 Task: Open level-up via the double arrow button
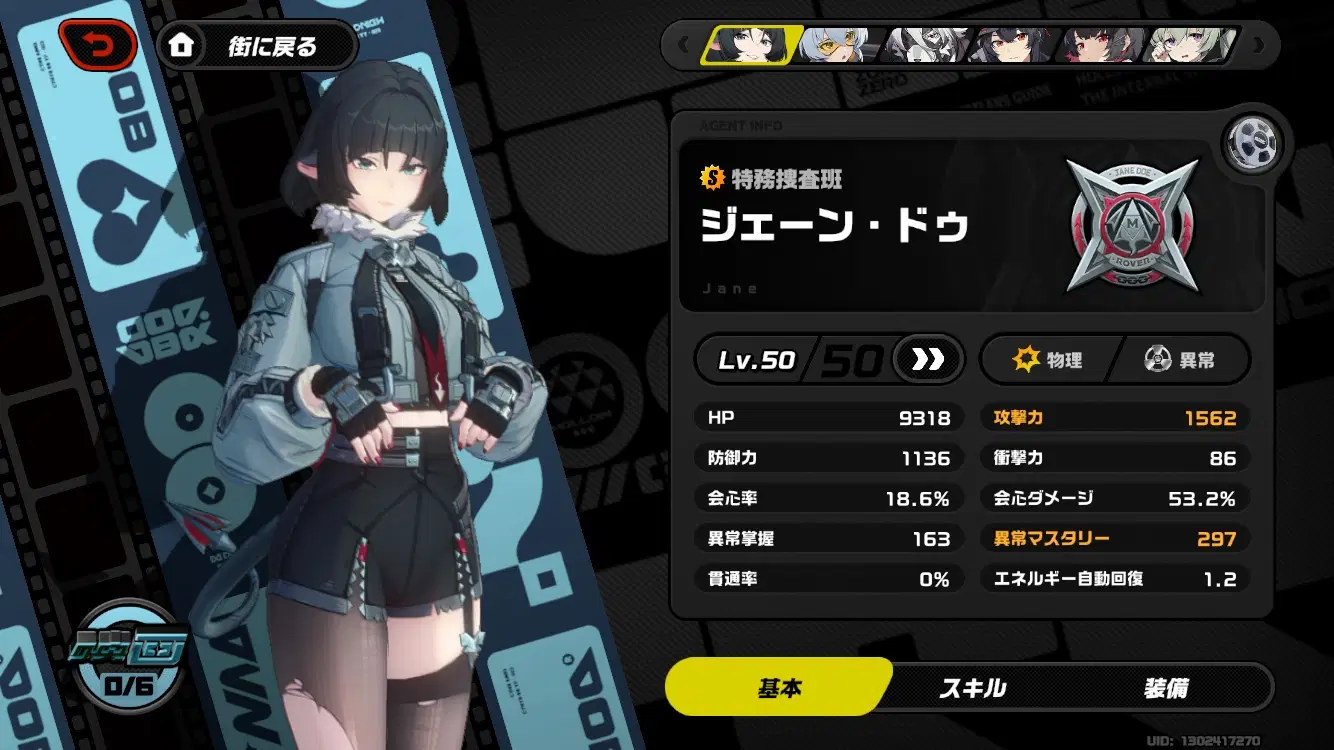[x=927, y=360]
